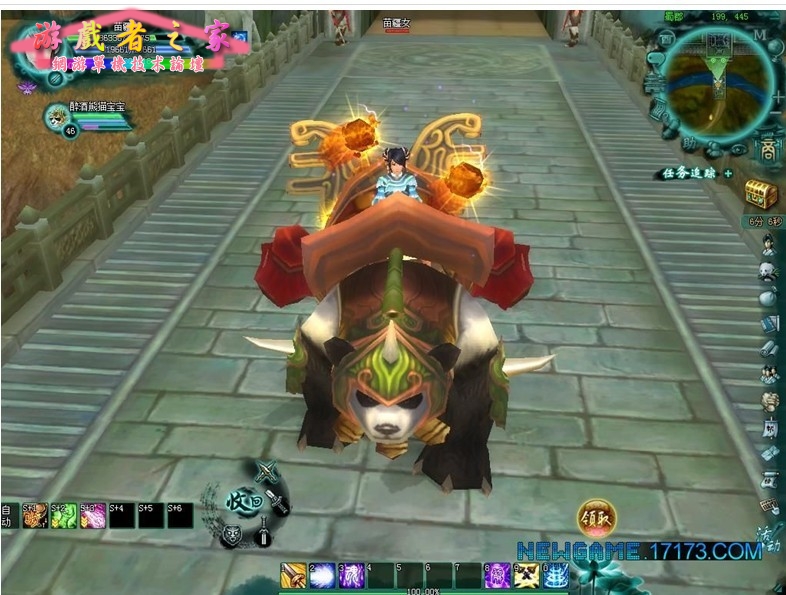Use the S+1 orange skill slot
This screenshot has height=595, width=786.
(35, 515)
